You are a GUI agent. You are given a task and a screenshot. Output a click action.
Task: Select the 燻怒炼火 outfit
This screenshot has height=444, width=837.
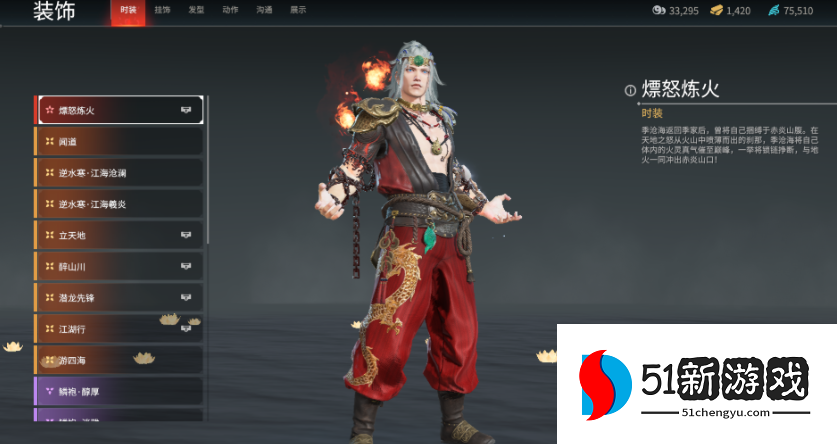pos(119,110)
